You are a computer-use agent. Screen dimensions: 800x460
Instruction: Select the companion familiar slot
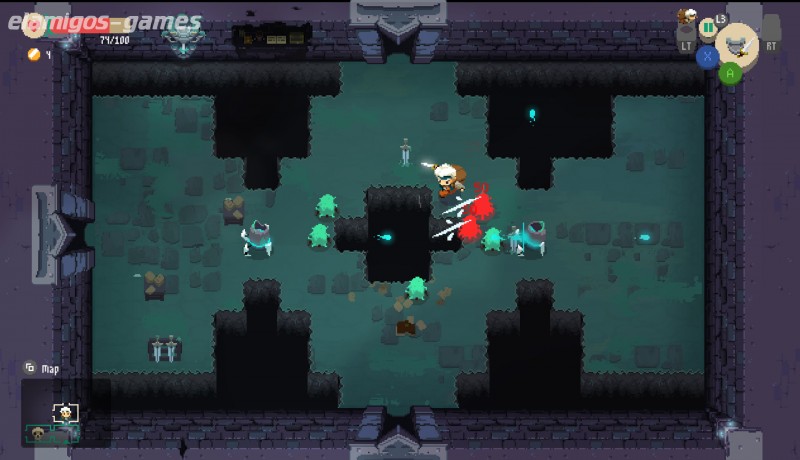point(686,17)
